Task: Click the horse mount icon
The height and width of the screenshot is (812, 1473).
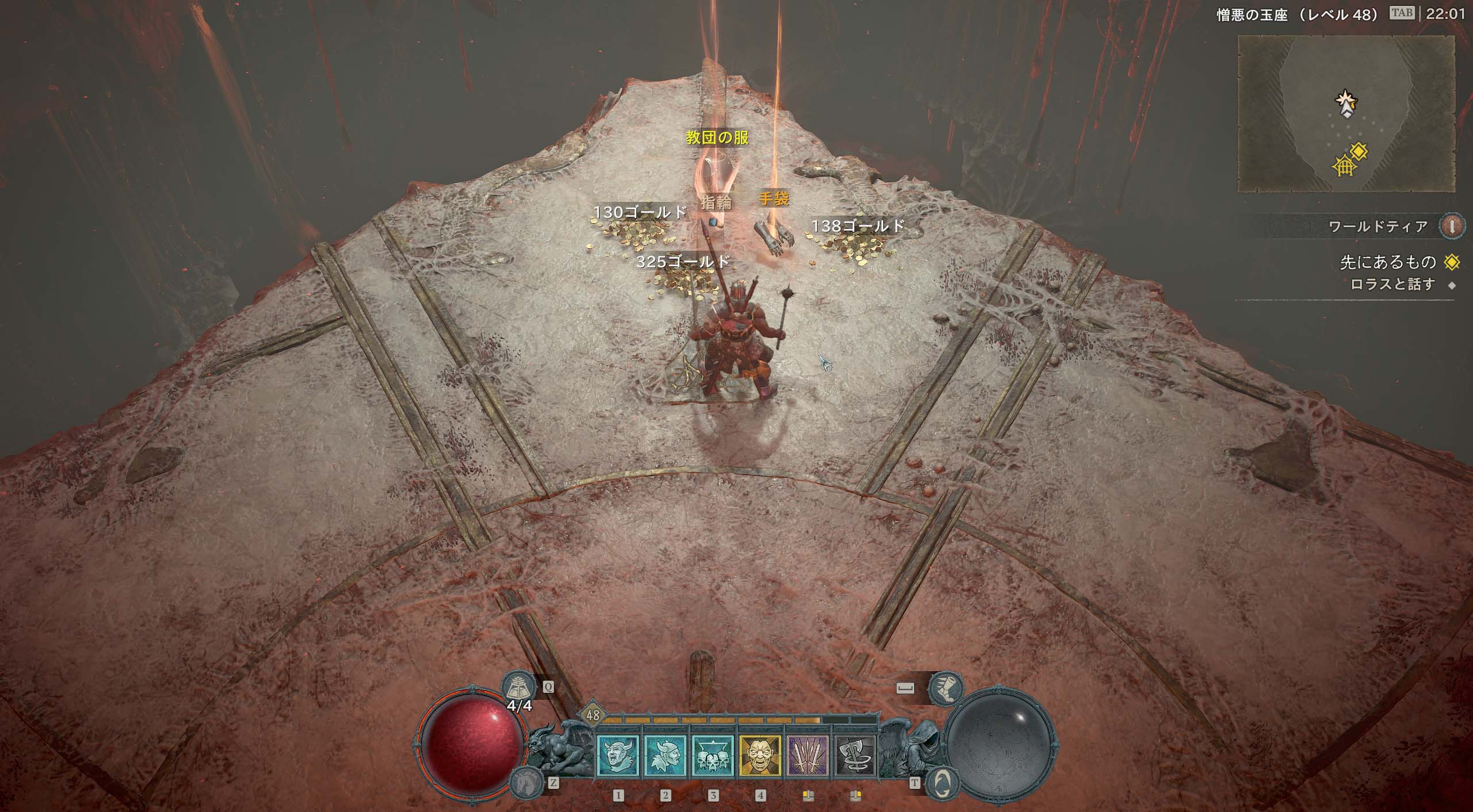Action: tap(525, 782)
